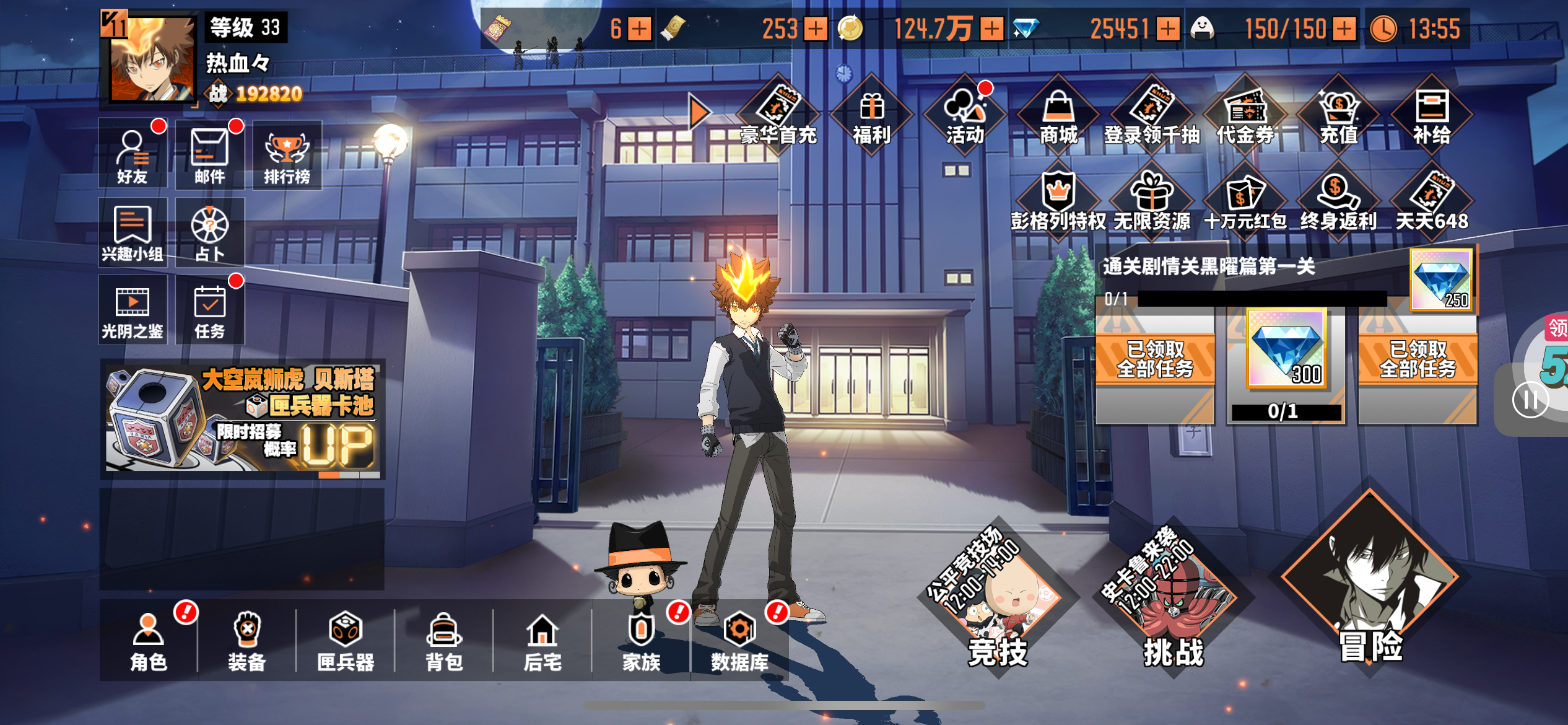
Task: Check the 邮件 mailbox
Action: click(x=209, y=155)
